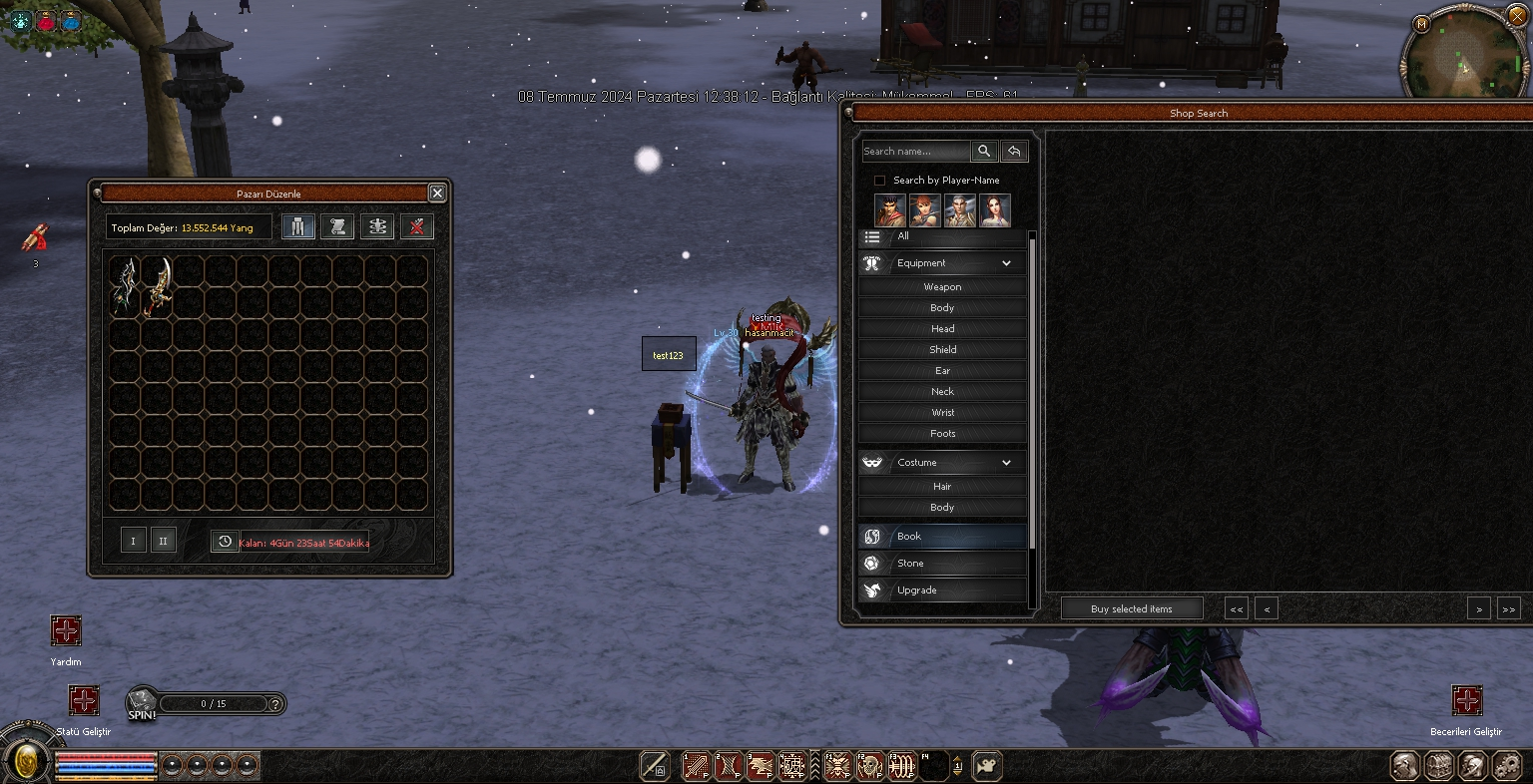Open the Upgrade category
Screen dimensions: 1533x784
click(x=942, y=590)
